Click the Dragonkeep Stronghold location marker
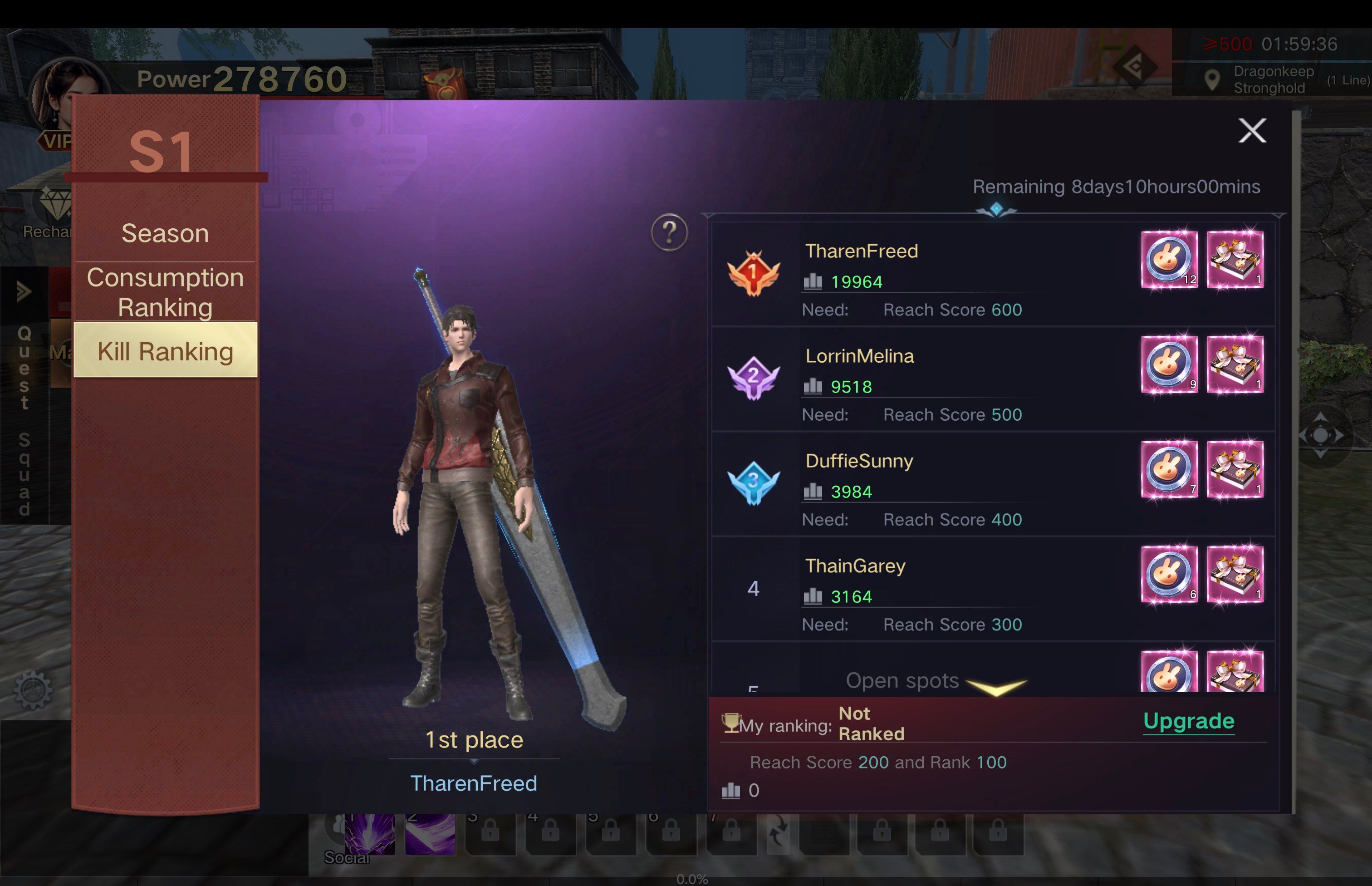Viewport: 1372px width, 886px height. 1212,80
